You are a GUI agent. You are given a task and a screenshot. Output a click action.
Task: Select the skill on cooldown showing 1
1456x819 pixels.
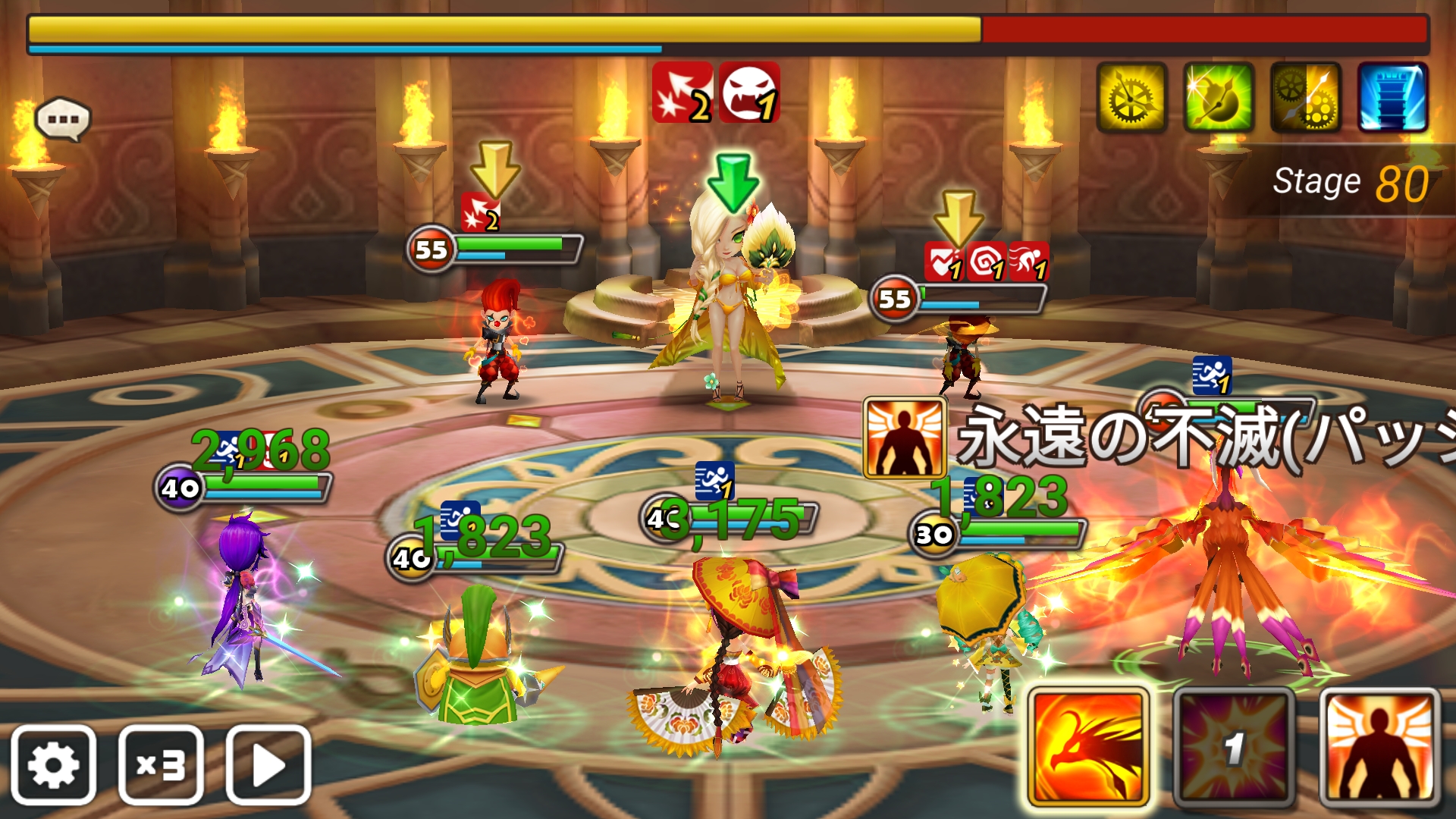point(1234,748)
